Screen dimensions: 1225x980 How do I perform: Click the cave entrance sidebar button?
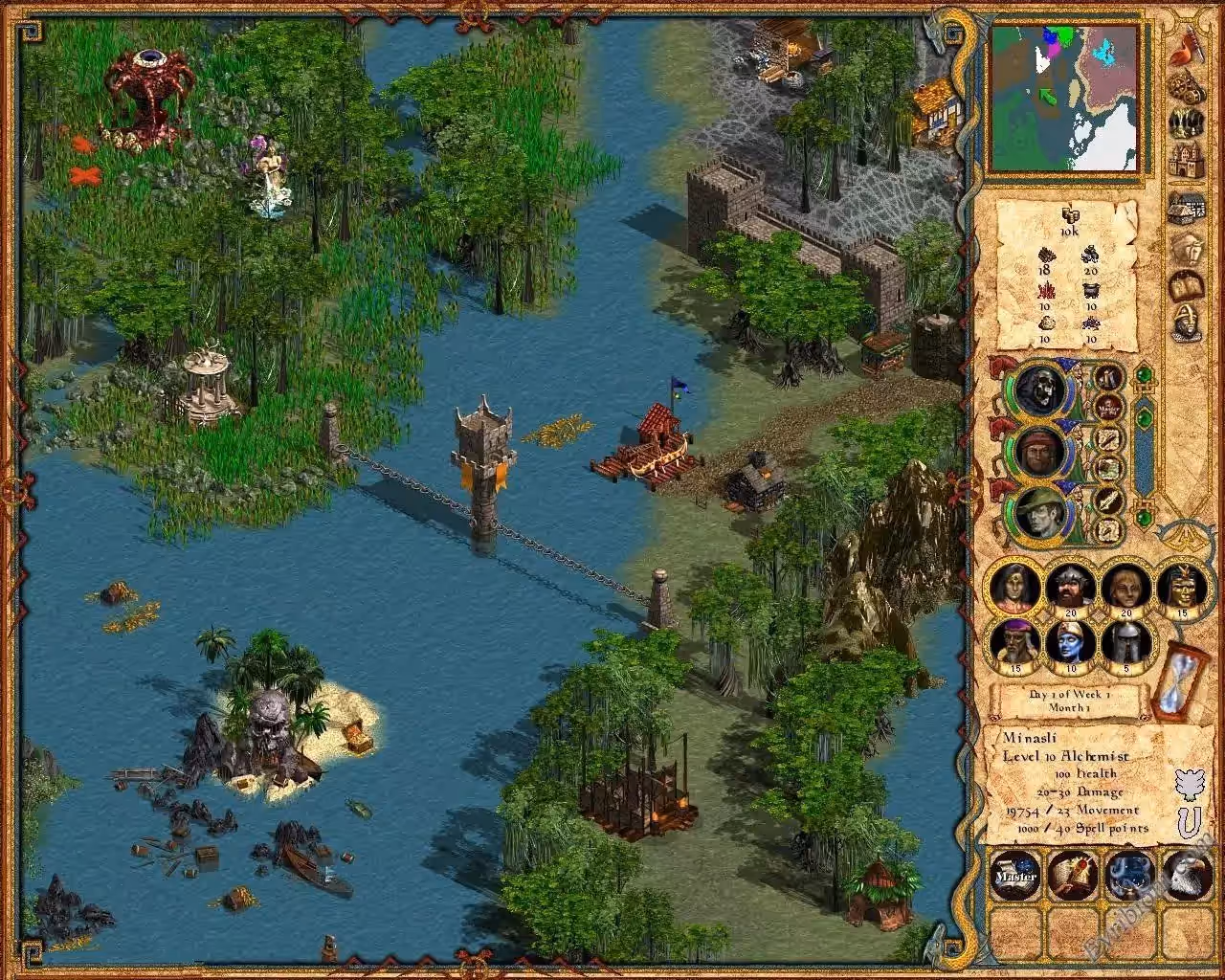[1187, 124]
